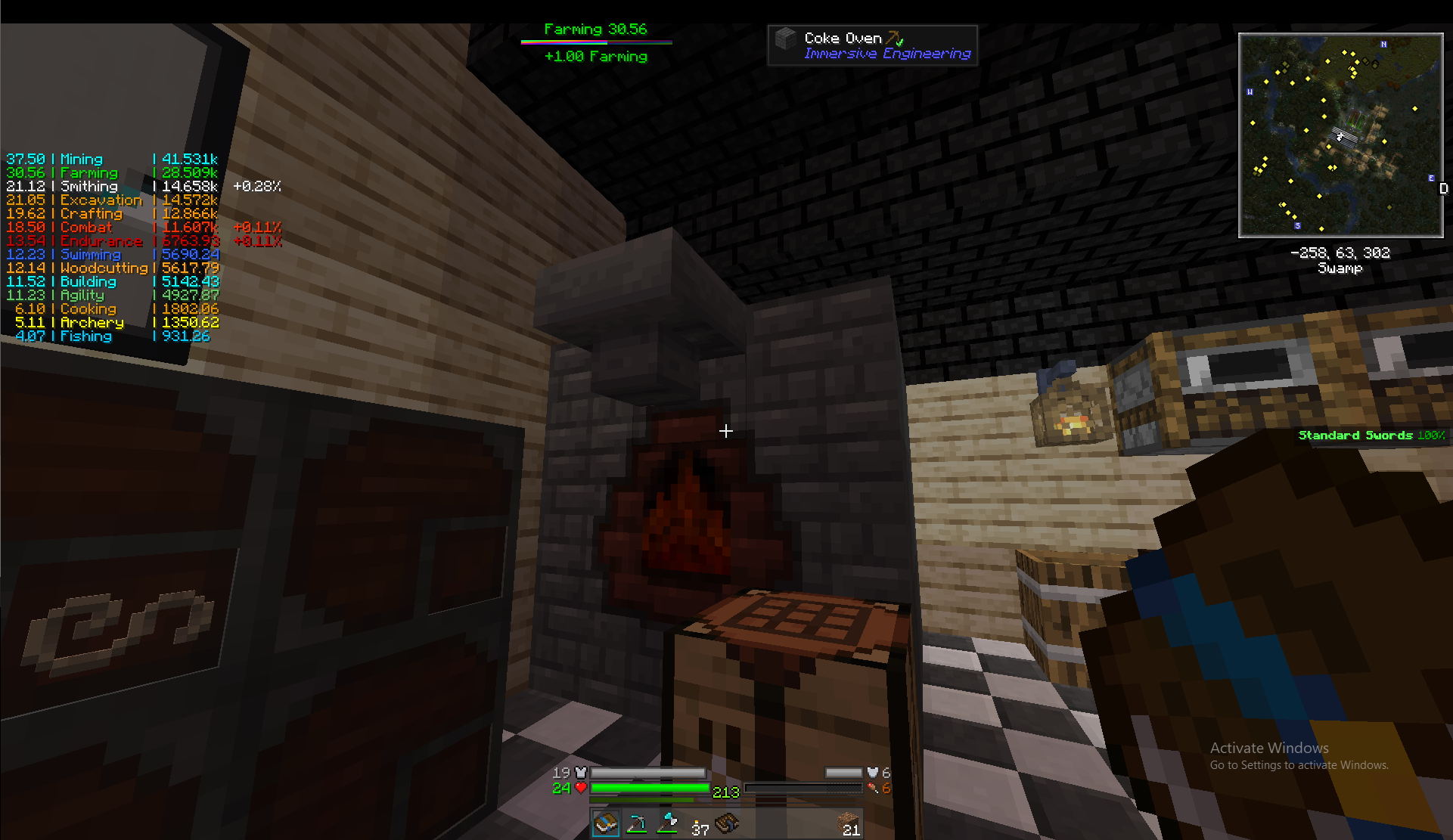Click the heart icon next to 24 health

point(580,789)
